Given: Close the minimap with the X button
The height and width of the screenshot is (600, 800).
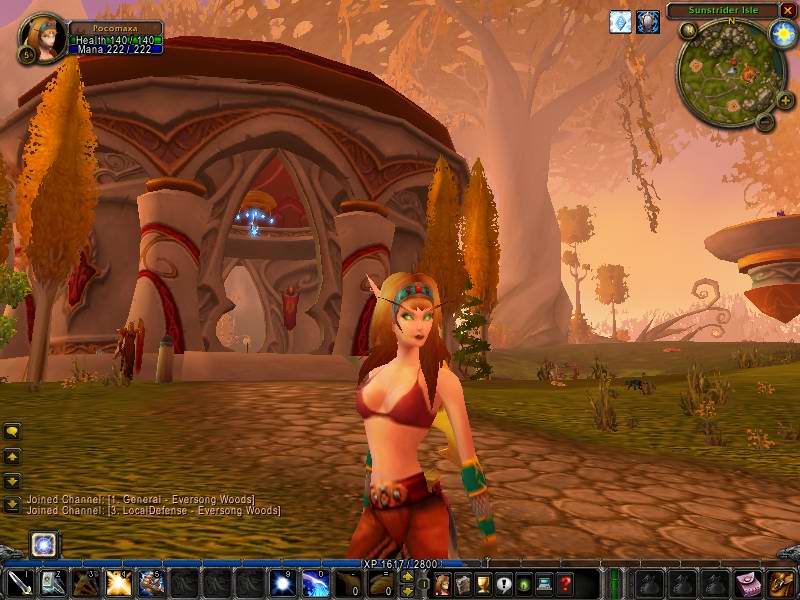Looking at the screenshot, I should (x=788, y=11).
